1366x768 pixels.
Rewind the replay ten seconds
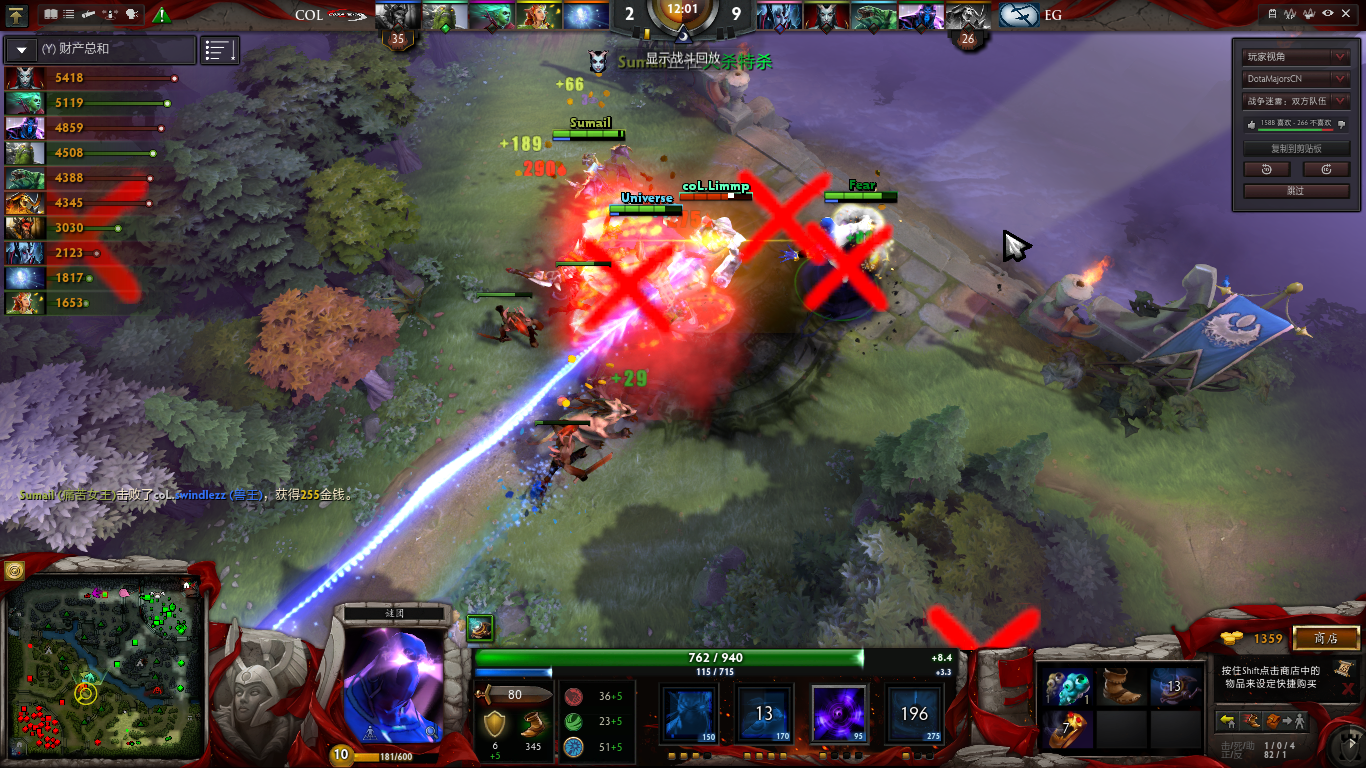(1267, 169)
